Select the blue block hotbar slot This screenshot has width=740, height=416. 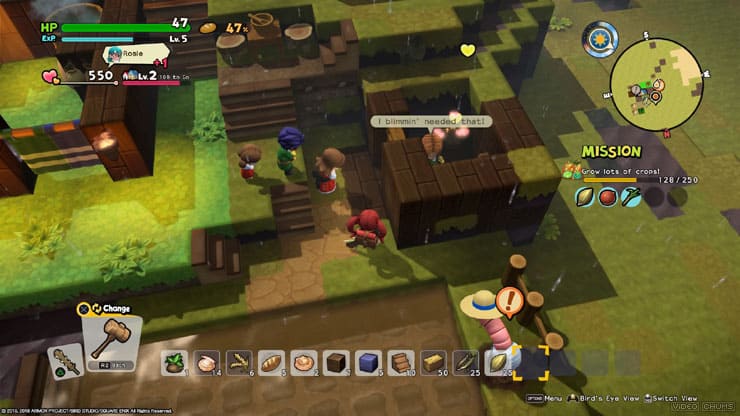click(367, 362)
